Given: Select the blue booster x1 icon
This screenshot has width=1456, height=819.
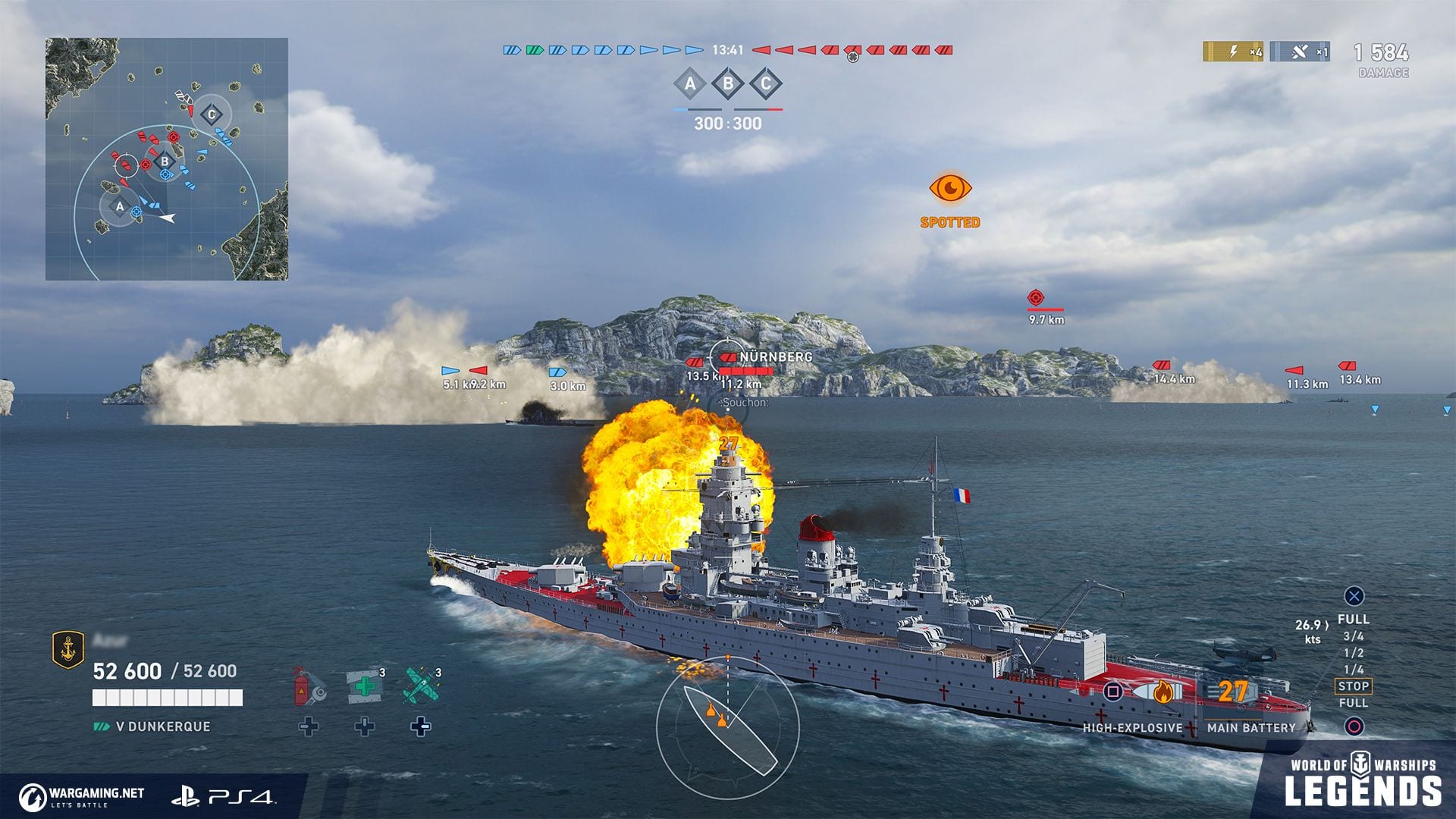Looking at the screenshot, I should pyautogui.click(x=1299, y=52).
